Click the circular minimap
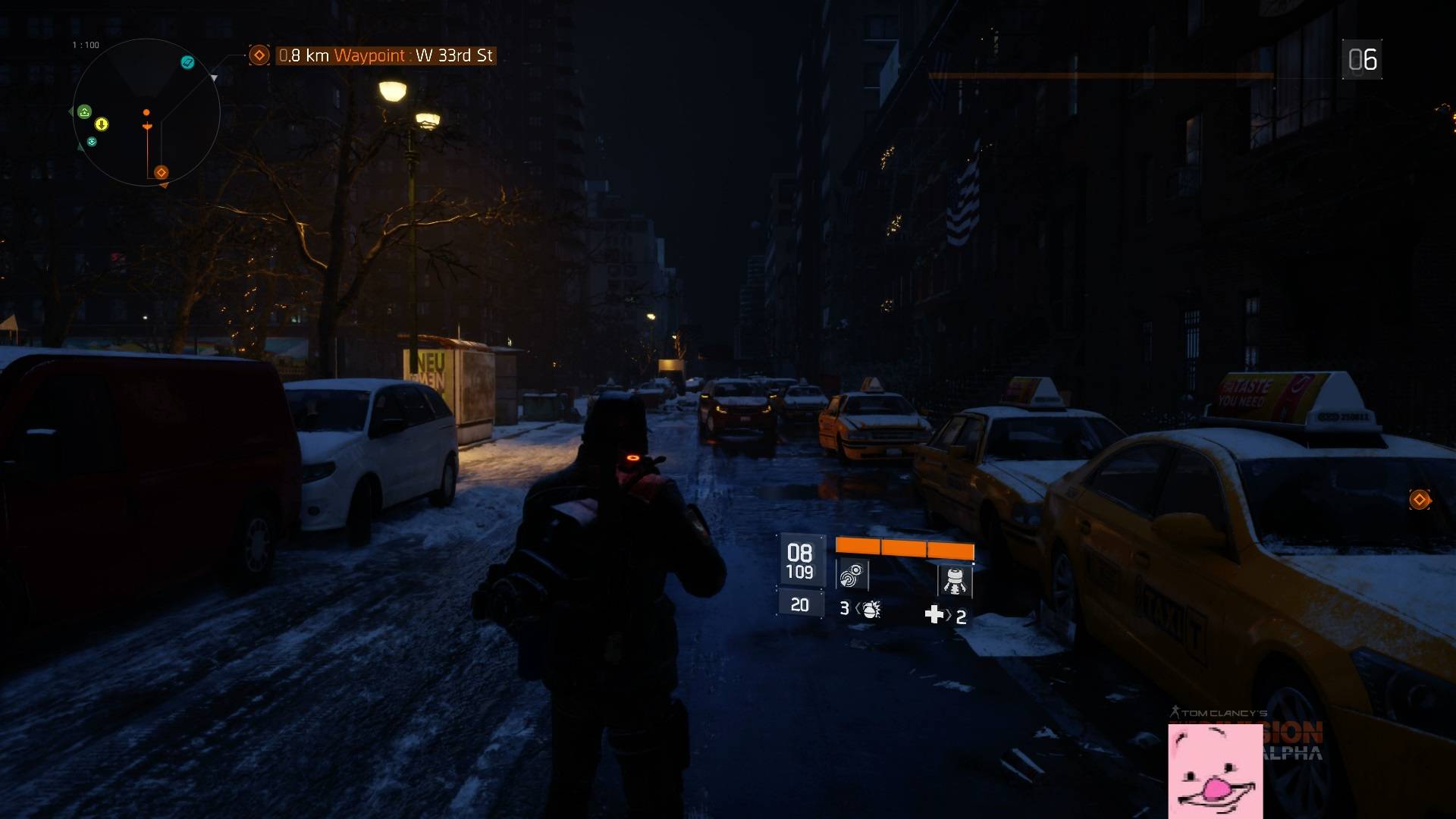The height and width of the screenshot is (819, 1456). 146,112
